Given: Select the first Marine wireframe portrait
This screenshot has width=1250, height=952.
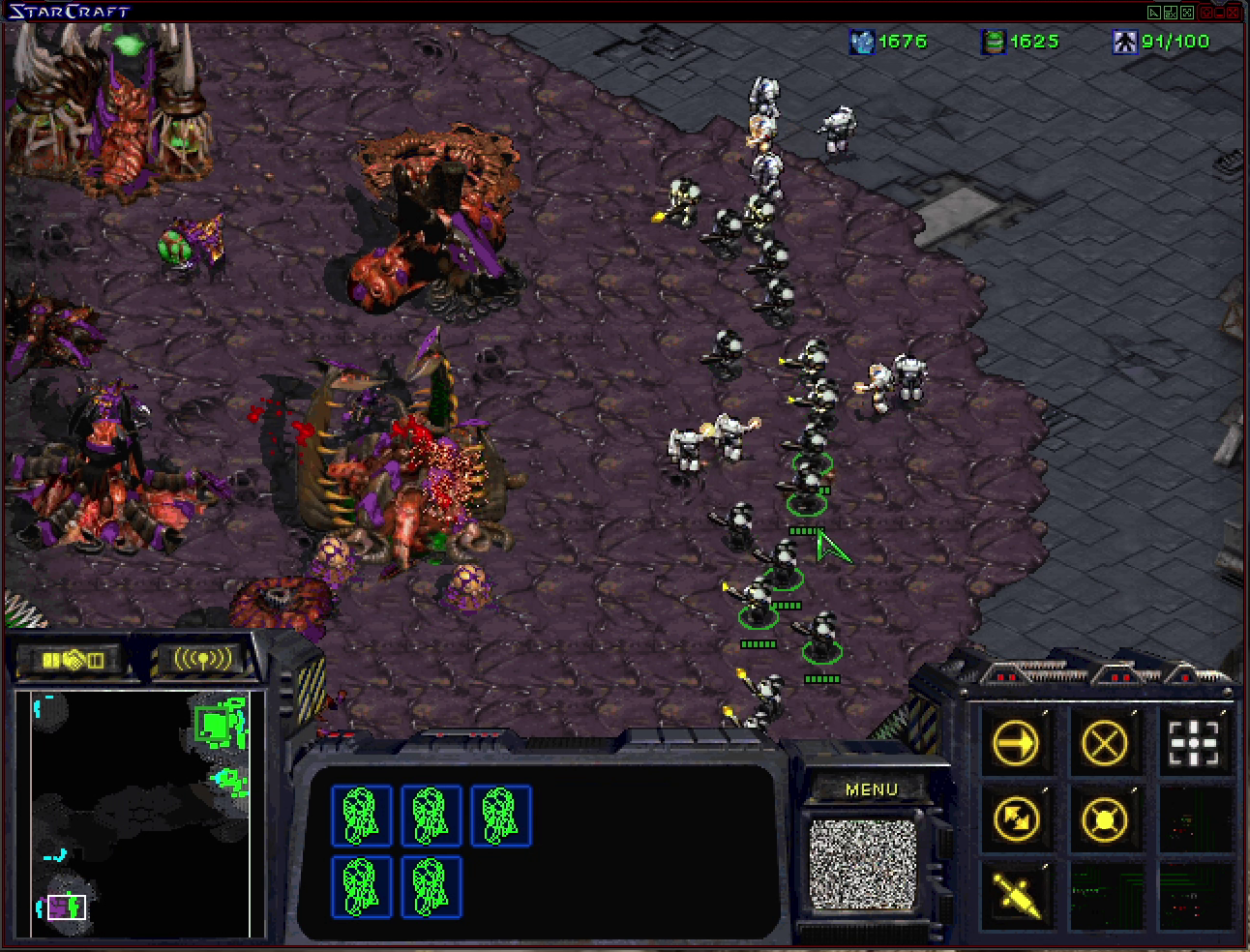Looking at the screenshot, I should (x=362, y=816).
